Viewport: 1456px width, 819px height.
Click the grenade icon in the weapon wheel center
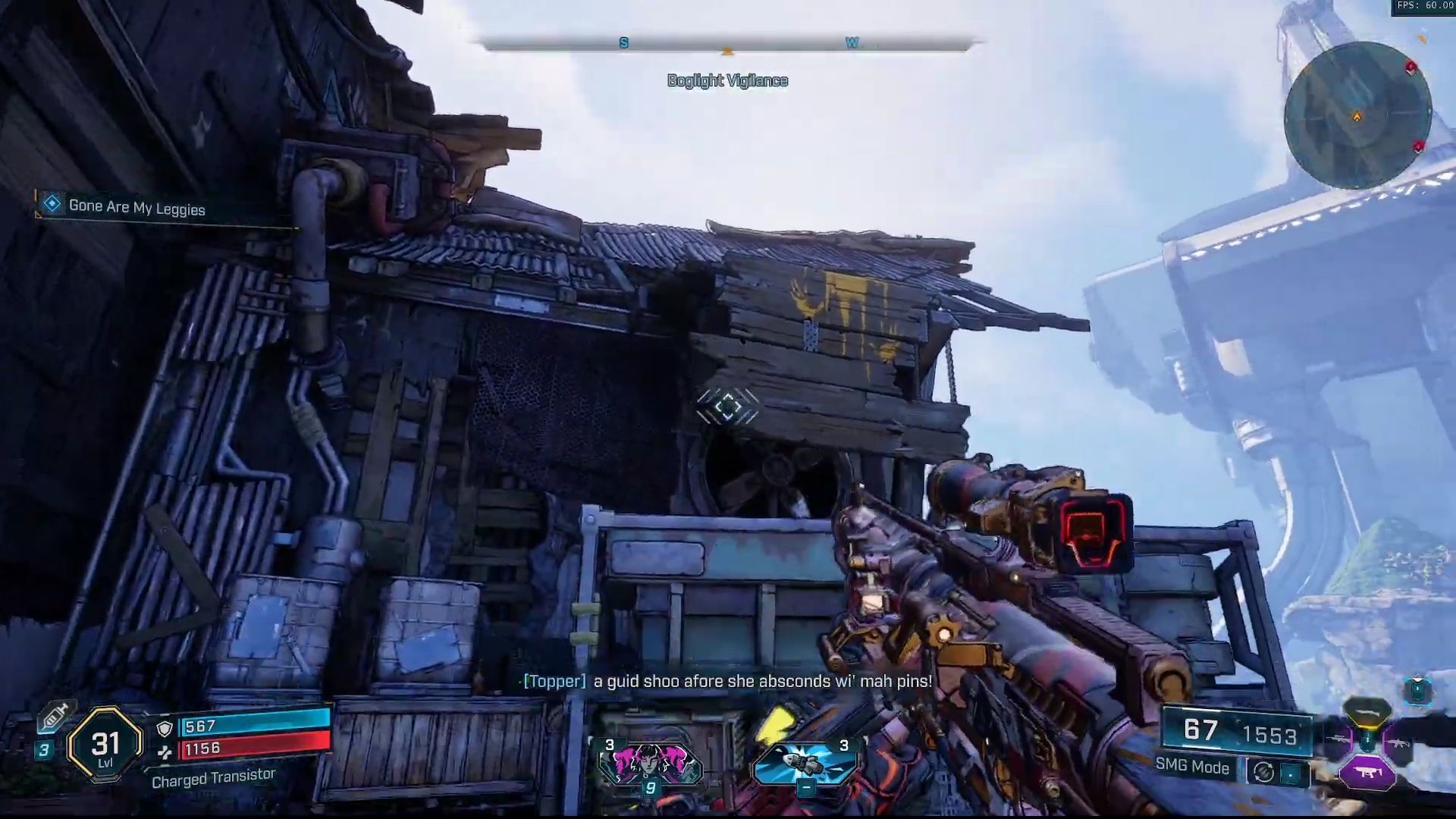click(1367, 740)
